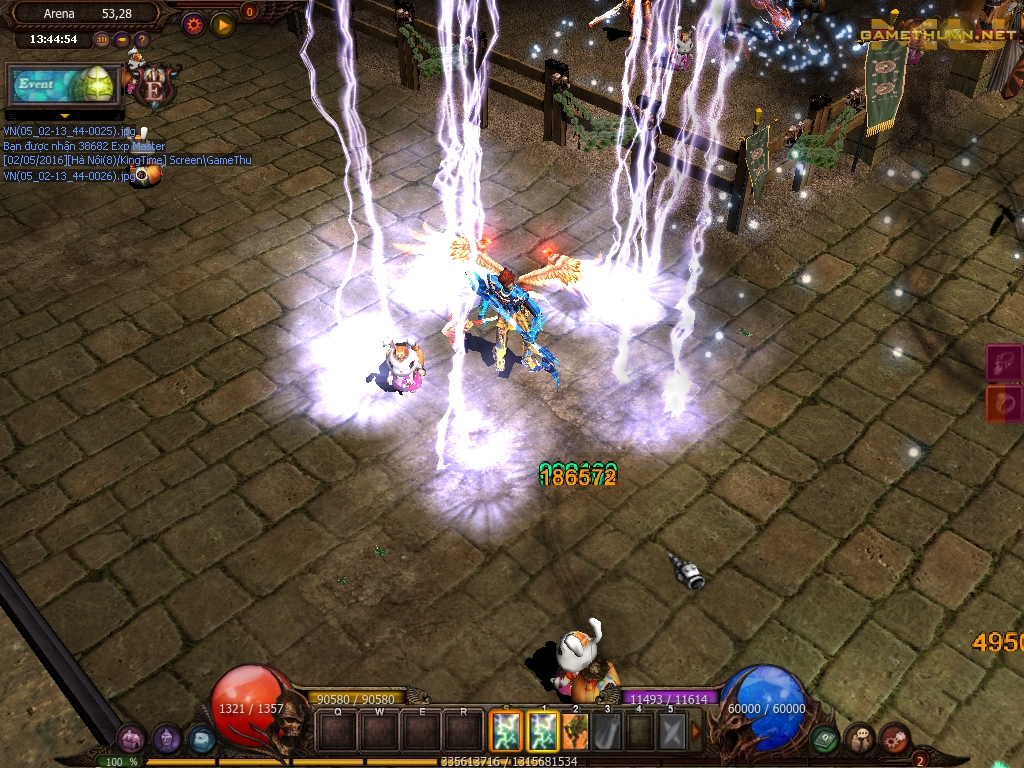Click the small icon between 3D and help
Image resolution: width=1024 pixels, height=768 pixels.
[x=122, y=40]
